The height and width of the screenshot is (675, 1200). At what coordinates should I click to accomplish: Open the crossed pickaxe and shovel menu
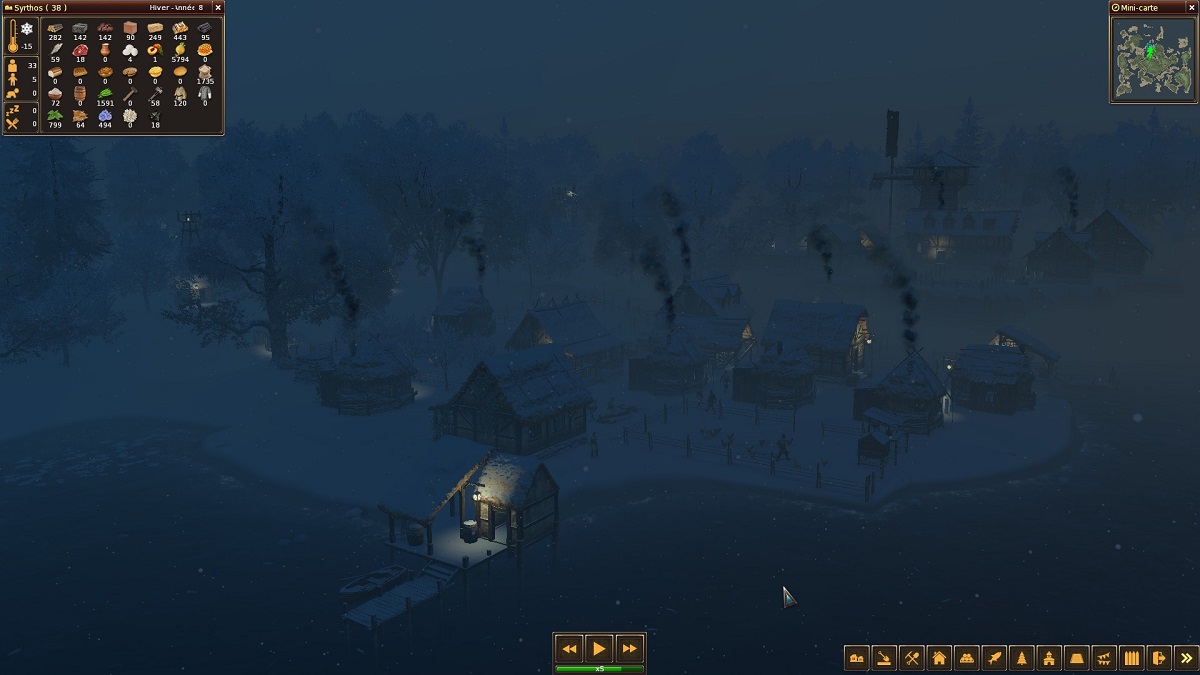coord(912,658)
